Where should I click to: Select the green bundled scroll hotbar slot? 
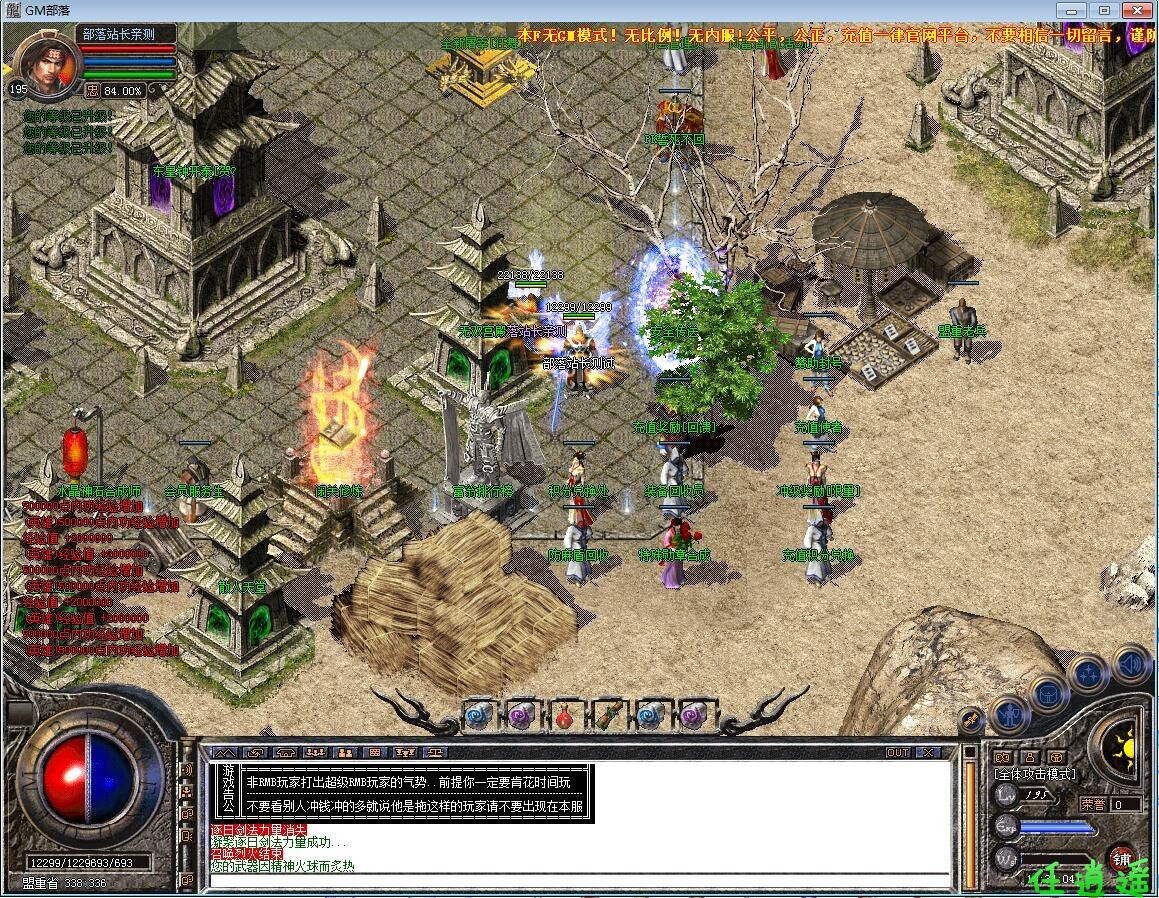click(x=608, y=715)
